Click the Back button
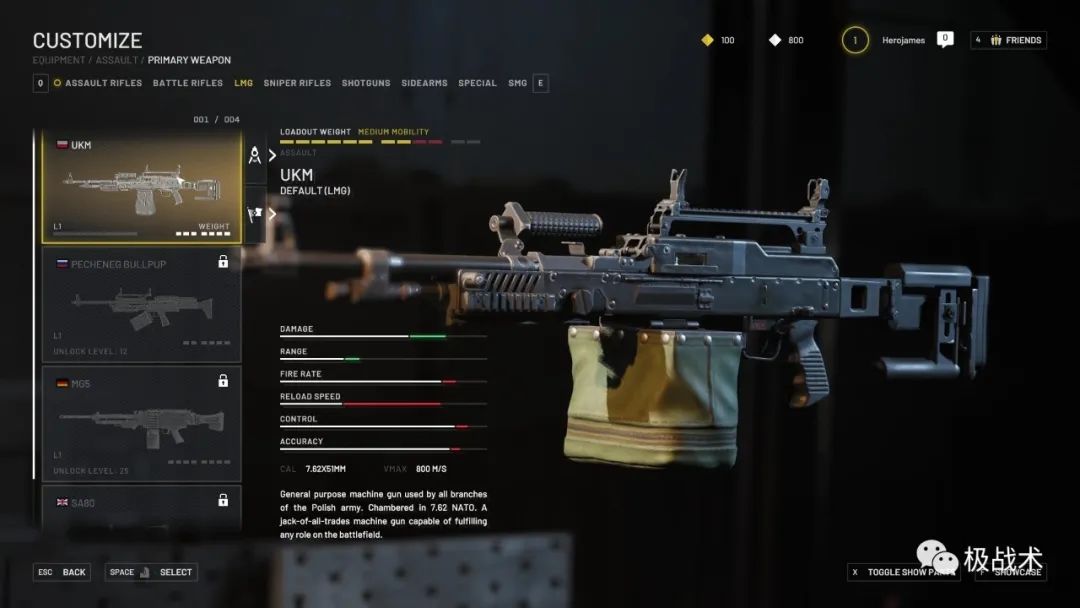The width and height of the screenshot is (1080, 608). 63,572
